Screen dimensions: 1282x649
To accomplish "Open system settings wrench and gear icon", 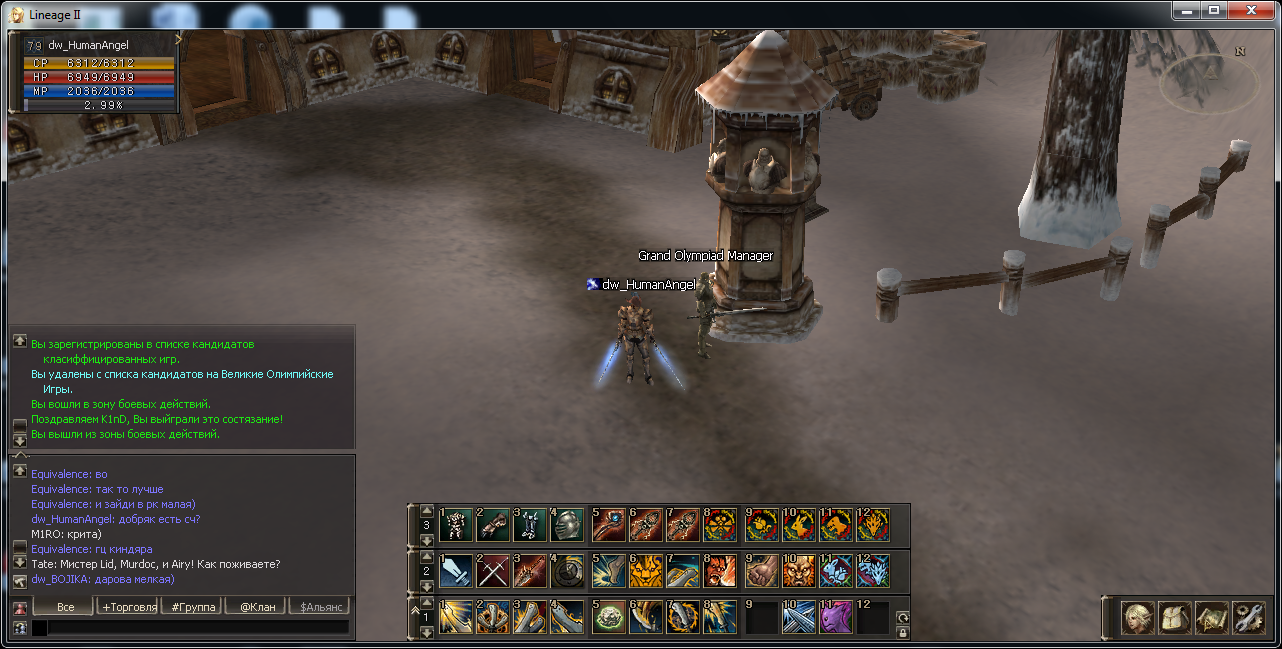I will coord(1248,618).
